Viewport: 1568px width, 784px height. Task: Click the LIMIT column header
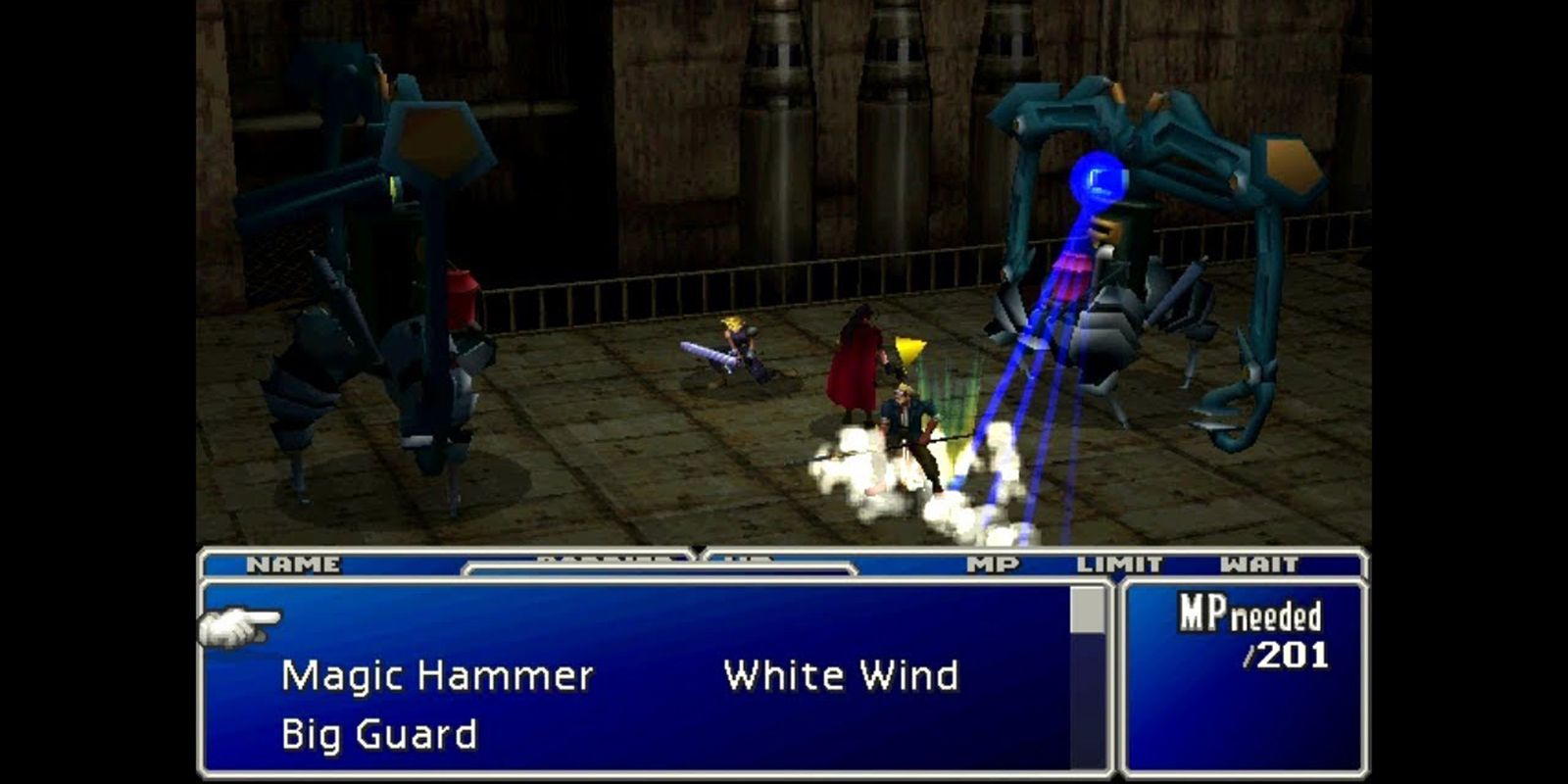(x=1120, y=563)
